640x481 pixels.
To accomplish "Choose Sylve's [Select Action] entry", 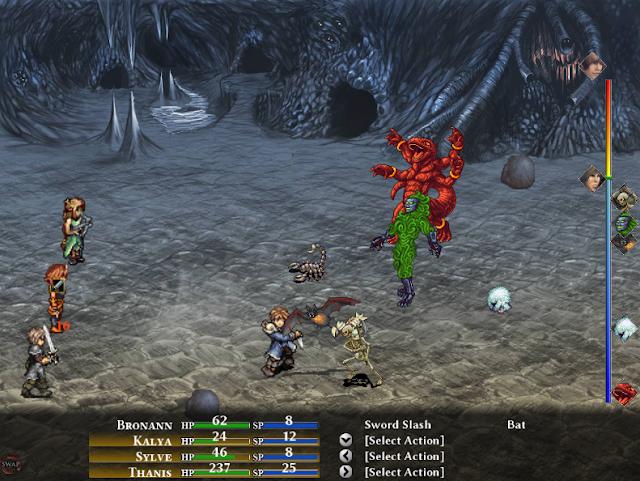I will (404, 456).
